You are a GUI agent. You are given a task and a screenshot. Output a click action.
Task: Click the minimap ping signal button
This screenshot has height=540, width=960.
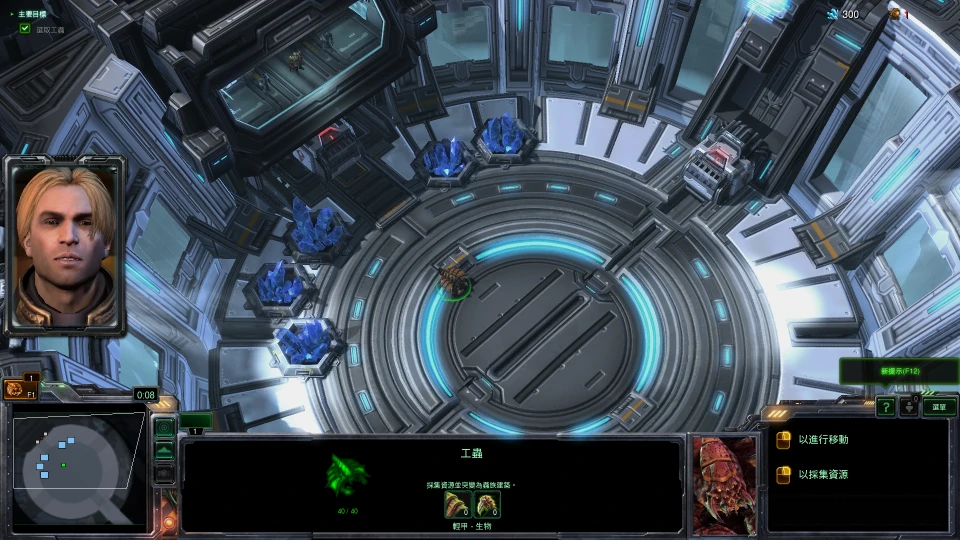[164, 428]
